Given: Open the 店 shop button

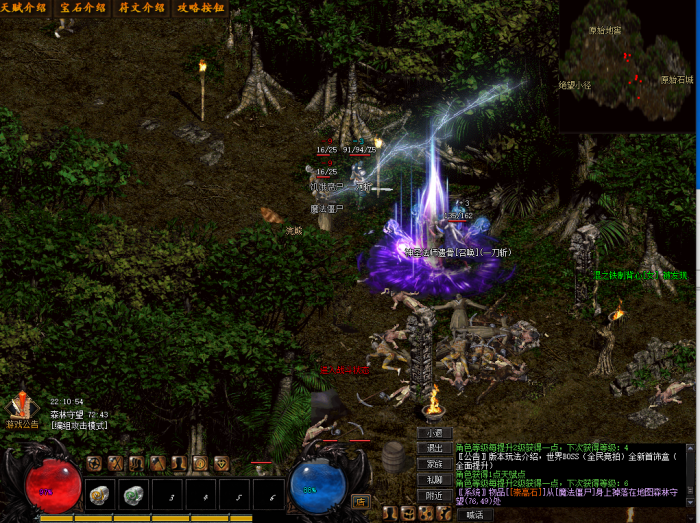Looking at the screenshot, I should [x=360, y=501].
